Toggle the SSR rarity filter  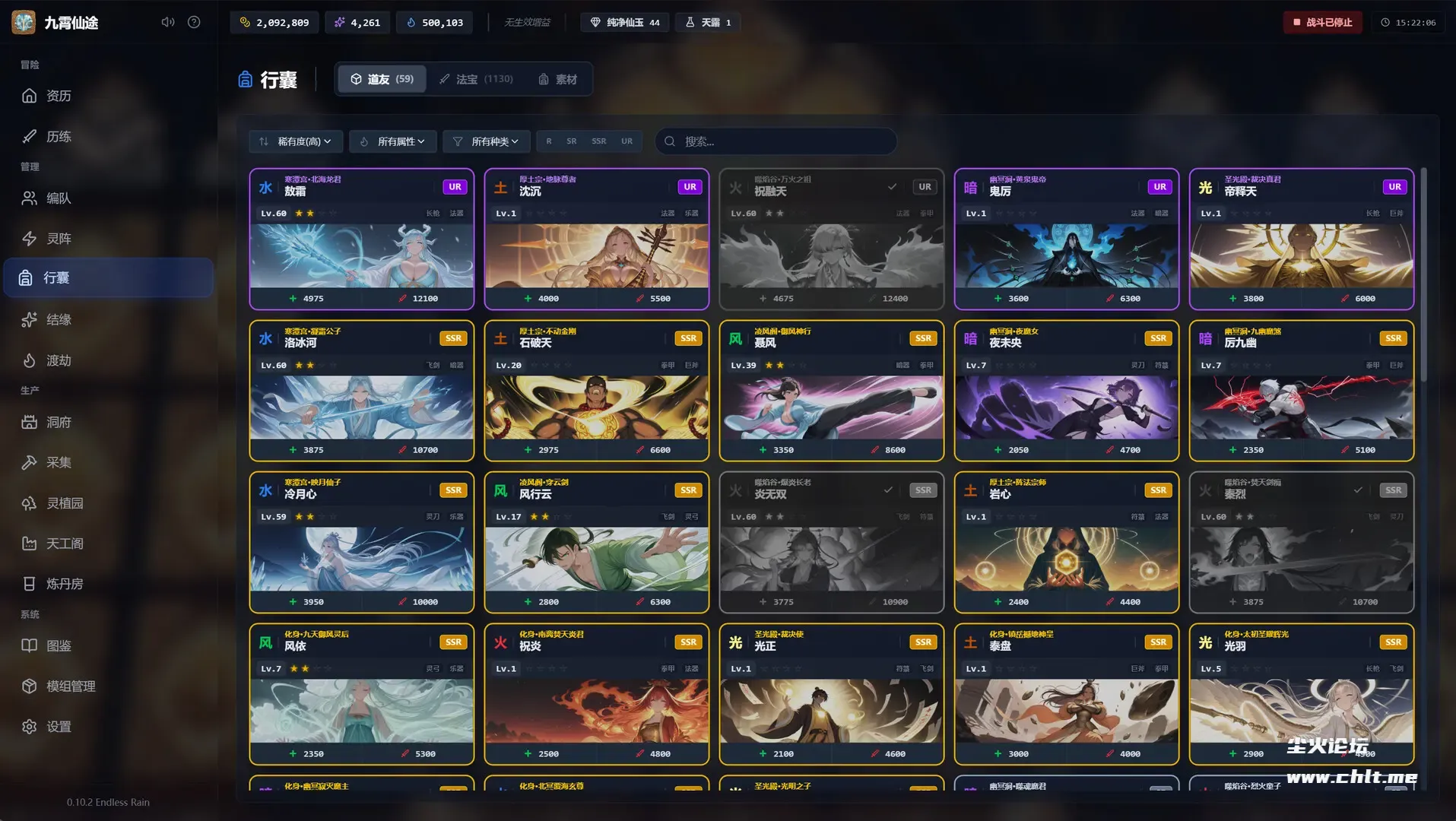[599, 141]
